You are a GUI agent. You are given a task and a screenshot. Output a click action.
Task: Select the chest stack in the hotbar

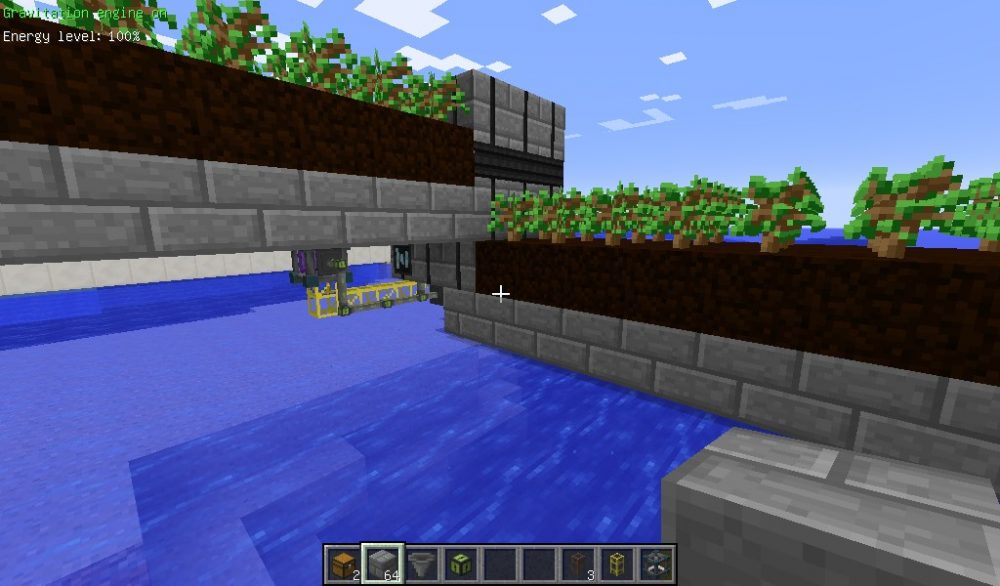pos(343,564)
